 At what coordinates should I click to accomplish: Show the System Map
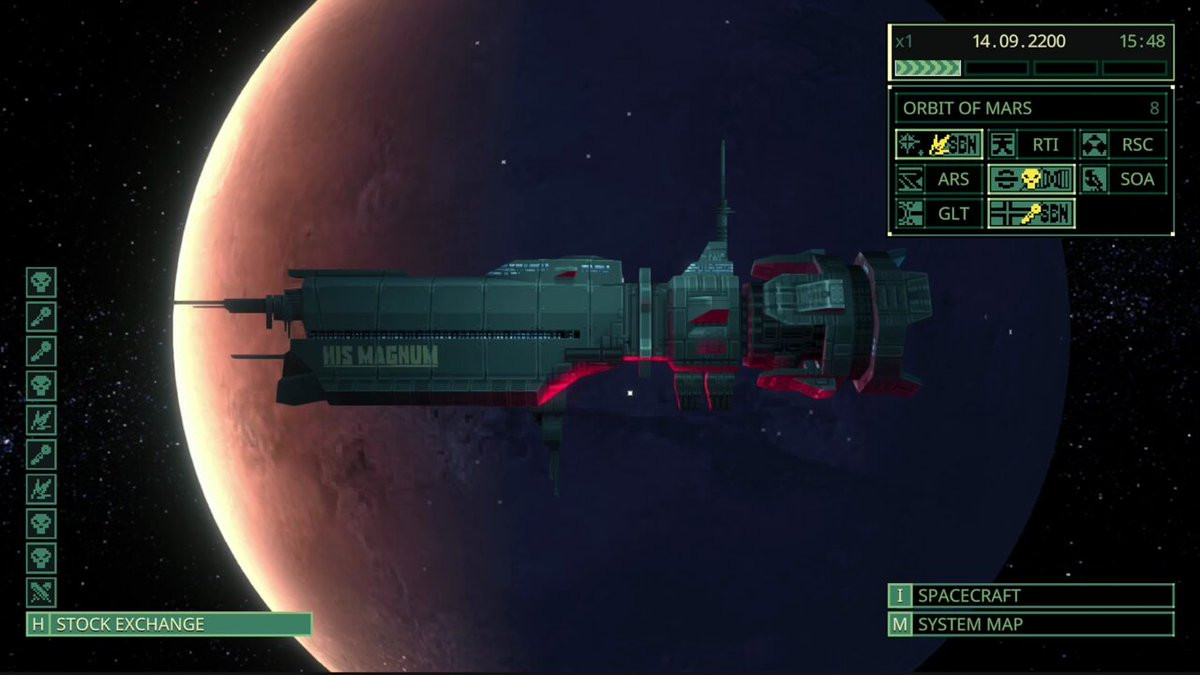point(1030,625)
